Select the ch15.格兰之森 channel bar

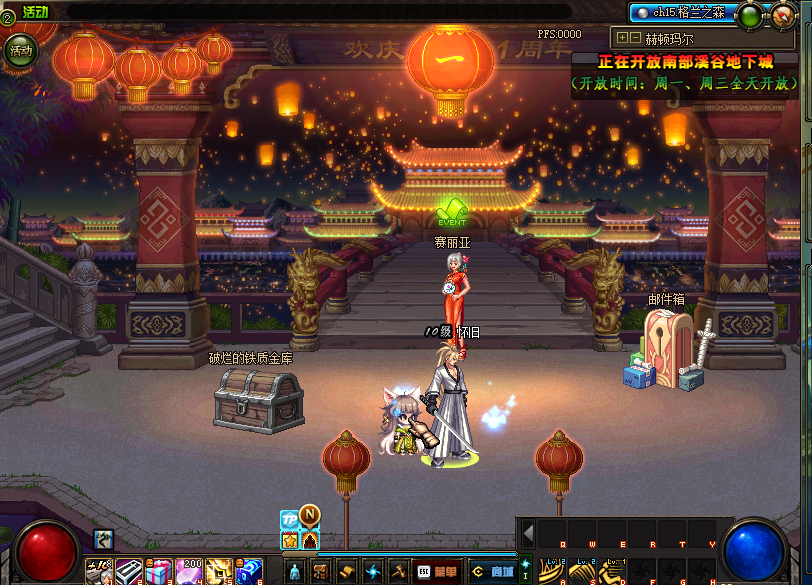pos(682,13)
